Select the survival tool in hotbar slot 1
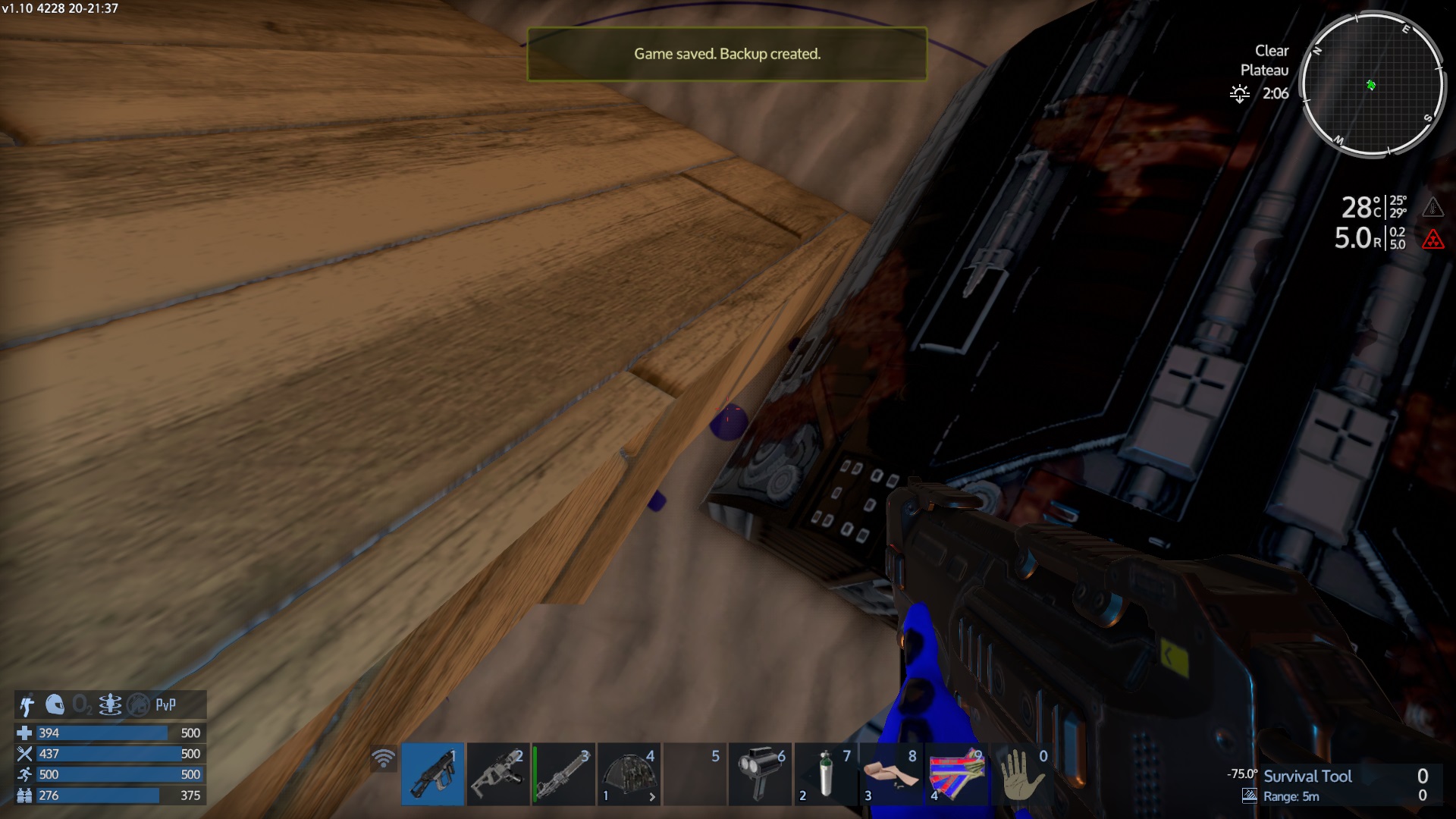 coord(432,773)
